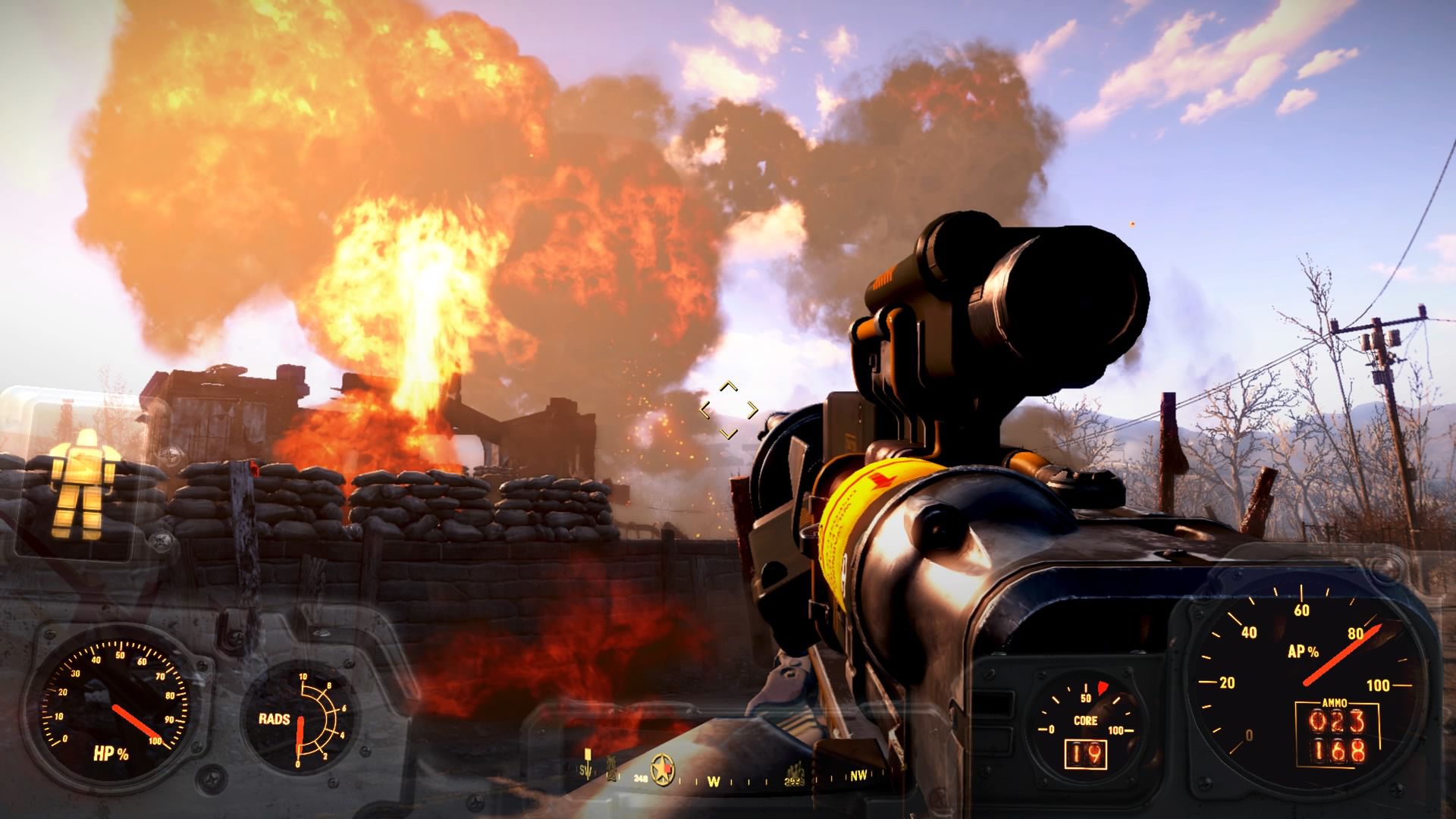Viewport: 1456px width, 819px height.
Task: Click the yellow flag marker on the compass
Action: coord(588,756)
